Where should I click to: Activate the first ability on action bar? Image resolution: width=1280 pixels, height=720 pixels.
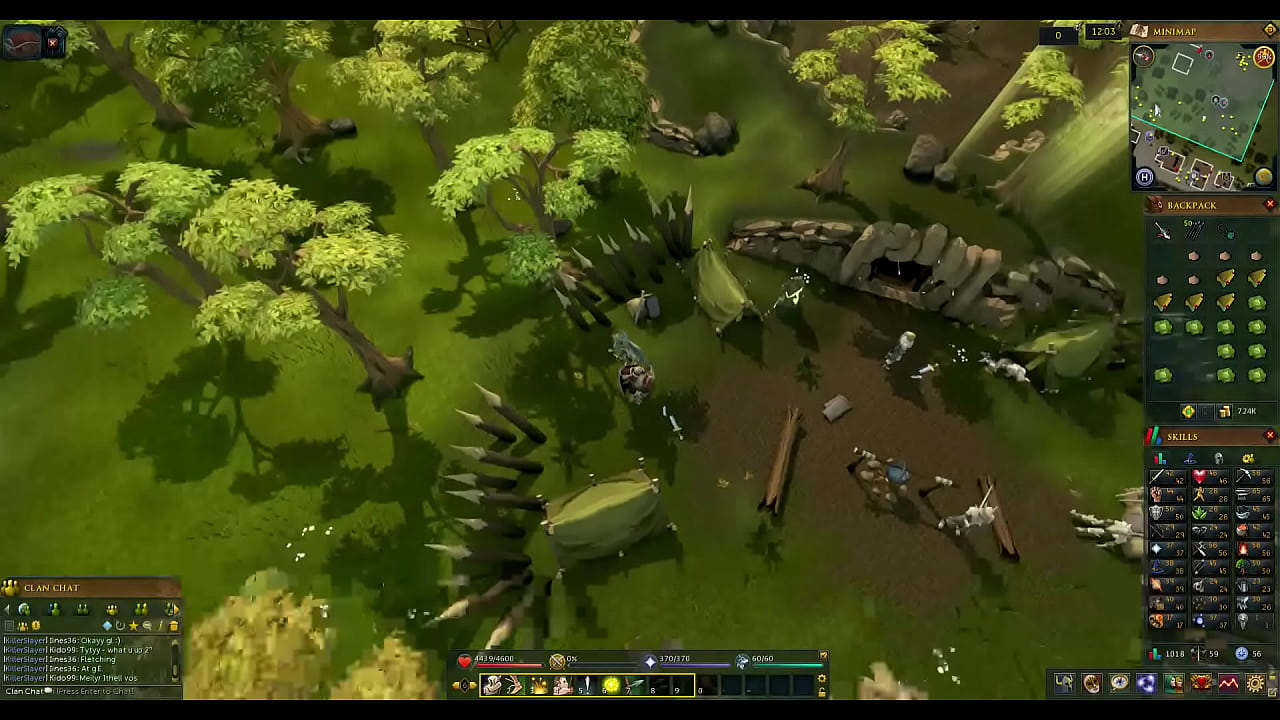491,685
